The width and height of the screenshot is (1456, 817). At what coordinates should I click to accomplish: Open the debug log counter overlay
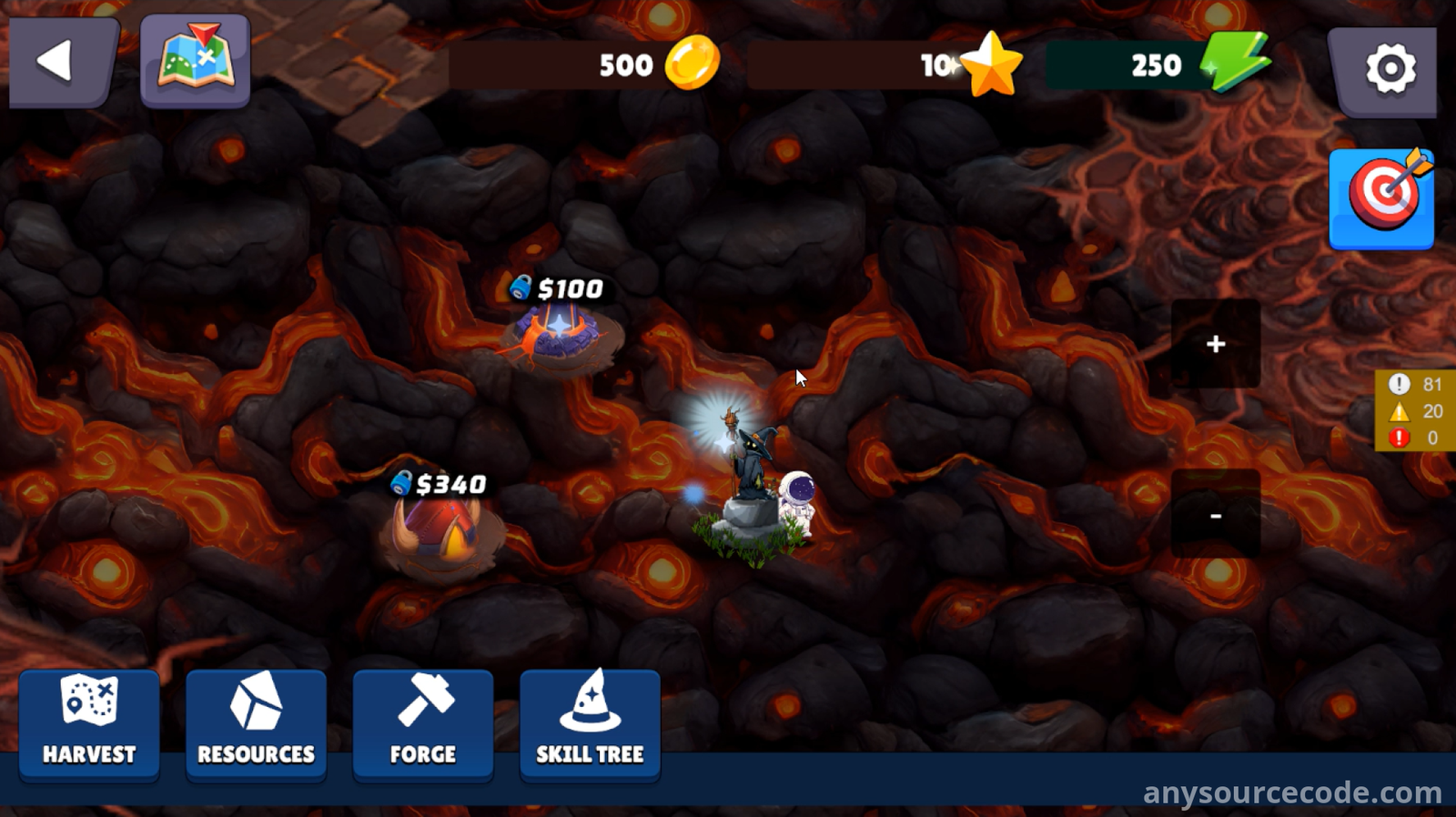pos(1415,411)
